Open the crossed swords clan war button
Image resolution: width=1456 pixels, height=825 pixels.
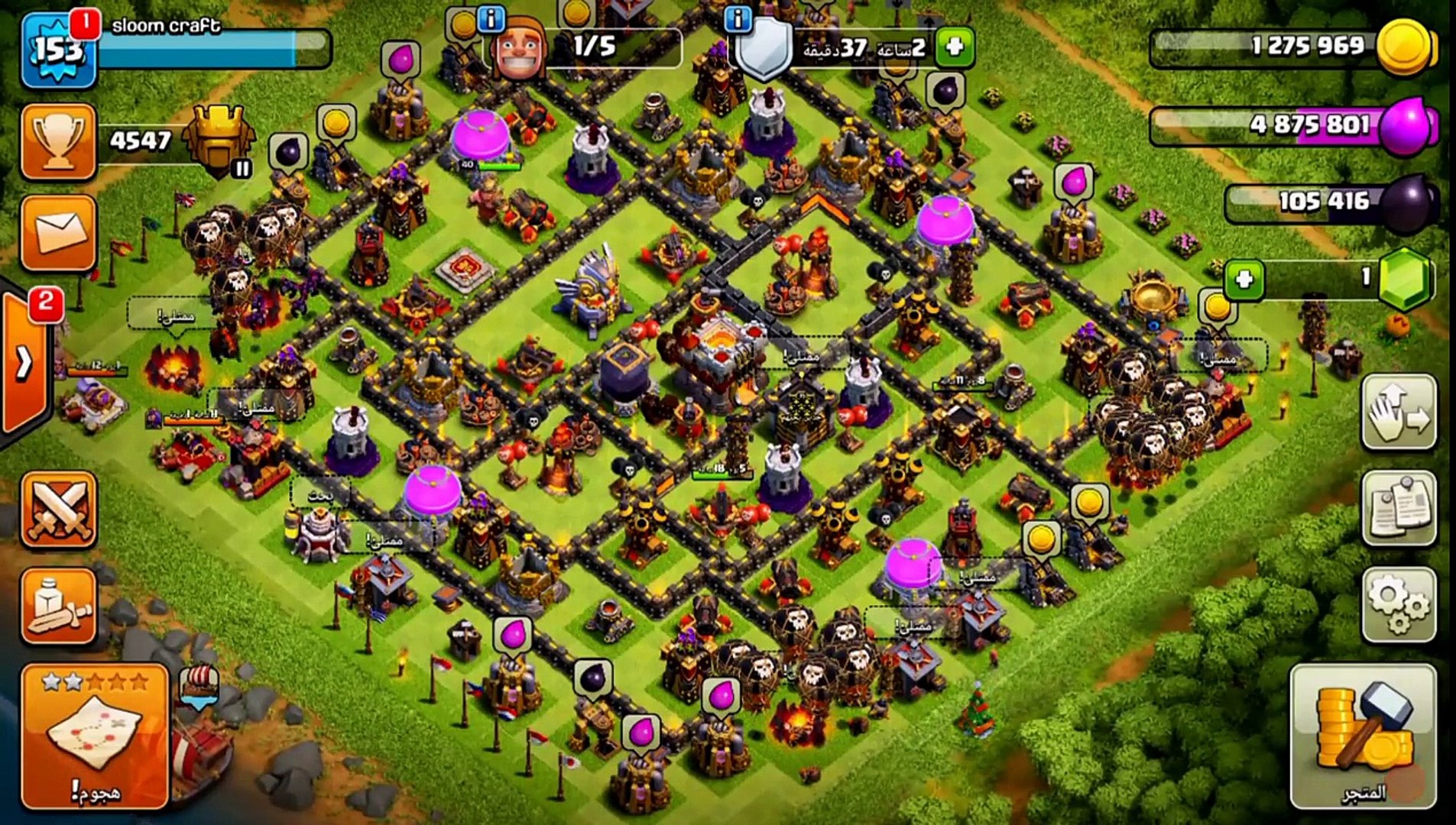click(x=59, y=510)
